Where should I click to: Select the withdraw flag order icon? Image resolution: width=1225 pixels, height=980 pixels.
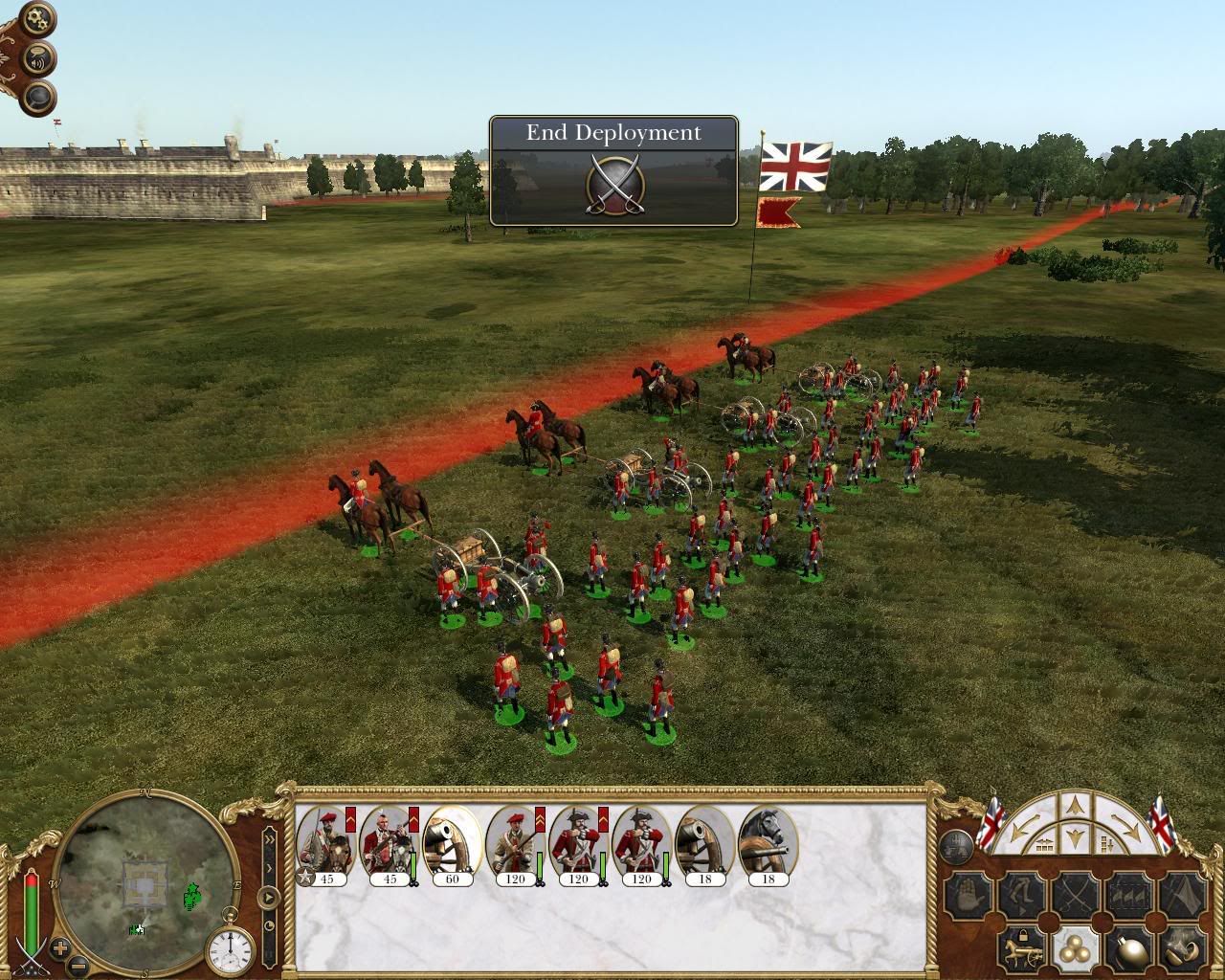point(1185,895)
